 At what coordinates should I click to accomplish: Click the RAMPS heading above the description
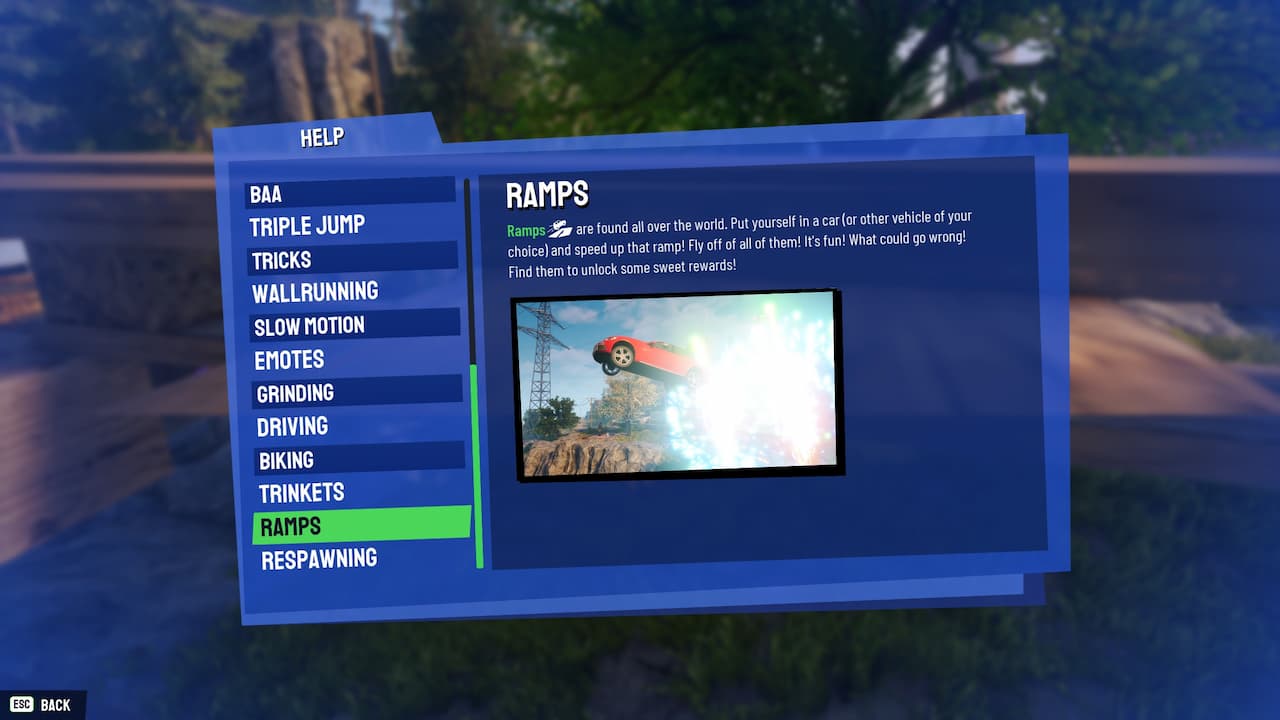pos(543,194)
